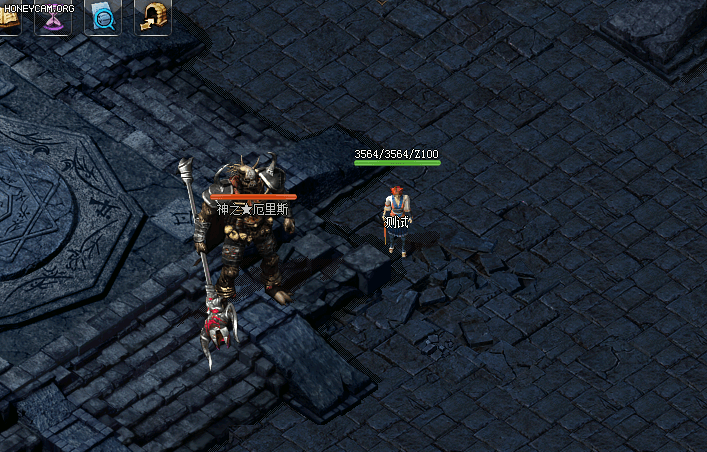The width and height of the screenshot is (707, 452).
Task: Click the purple hourglass icon
Action: (54, 18)
